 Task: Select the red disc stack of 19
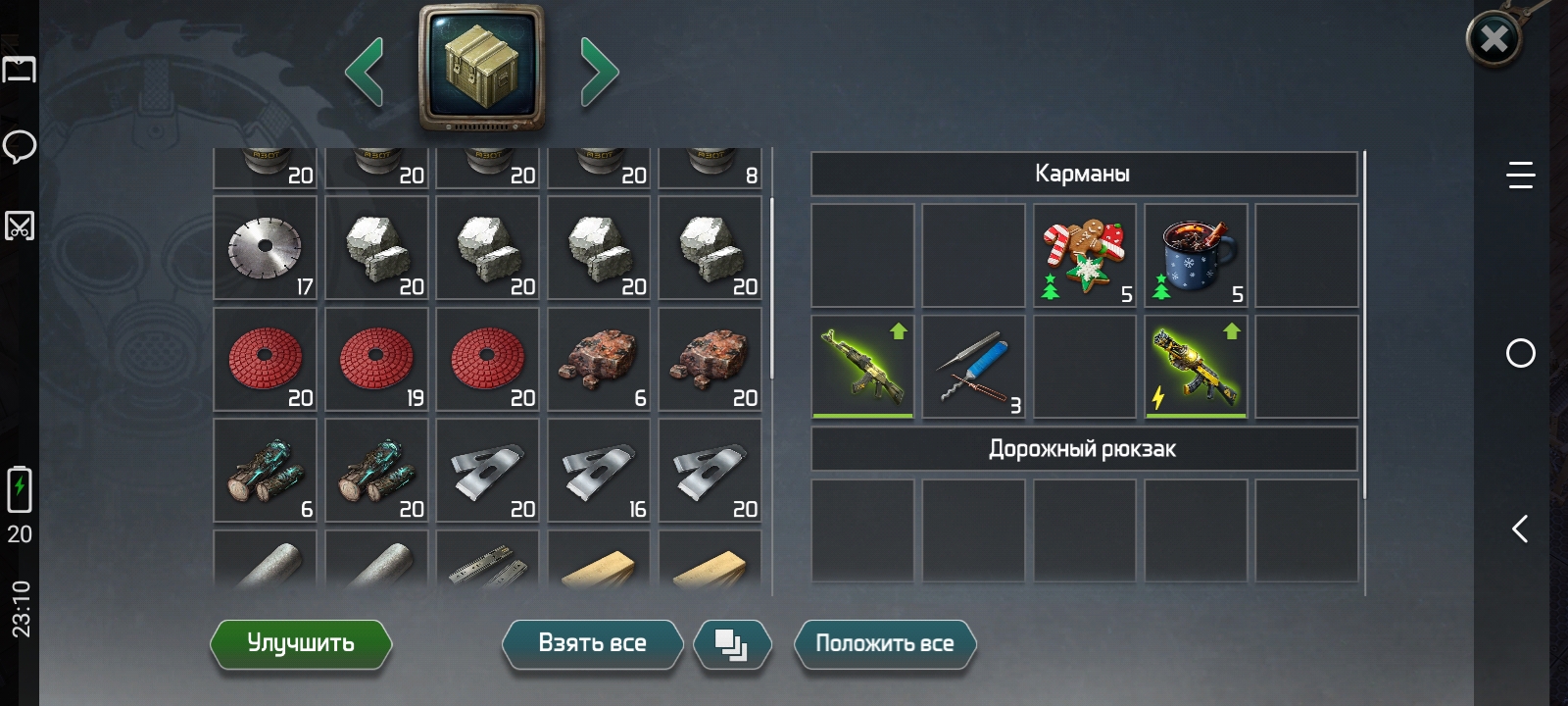(377, 360)
